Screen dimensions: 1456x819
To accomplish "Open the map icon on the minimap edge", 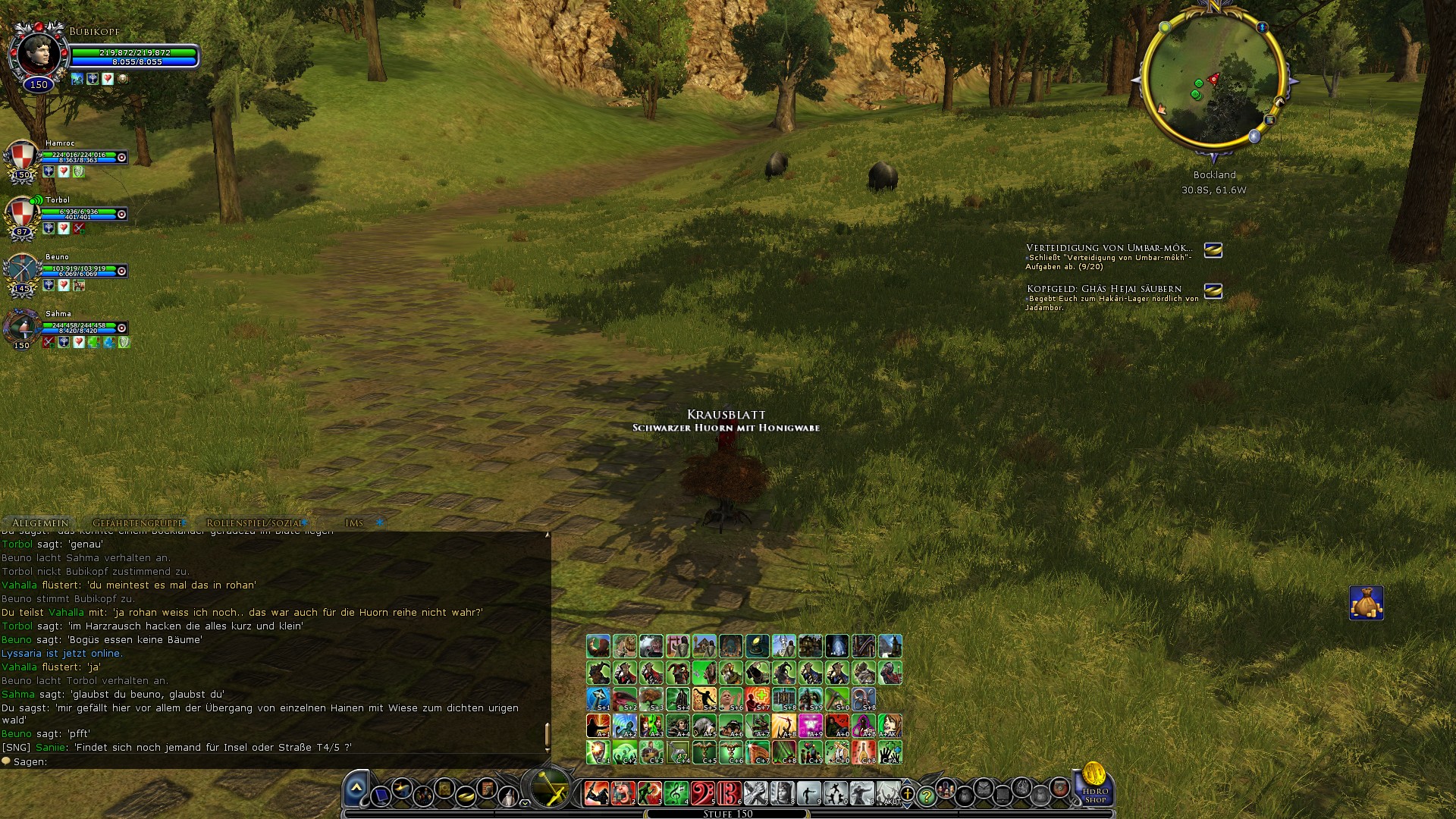I will (x=1270, y=121).
